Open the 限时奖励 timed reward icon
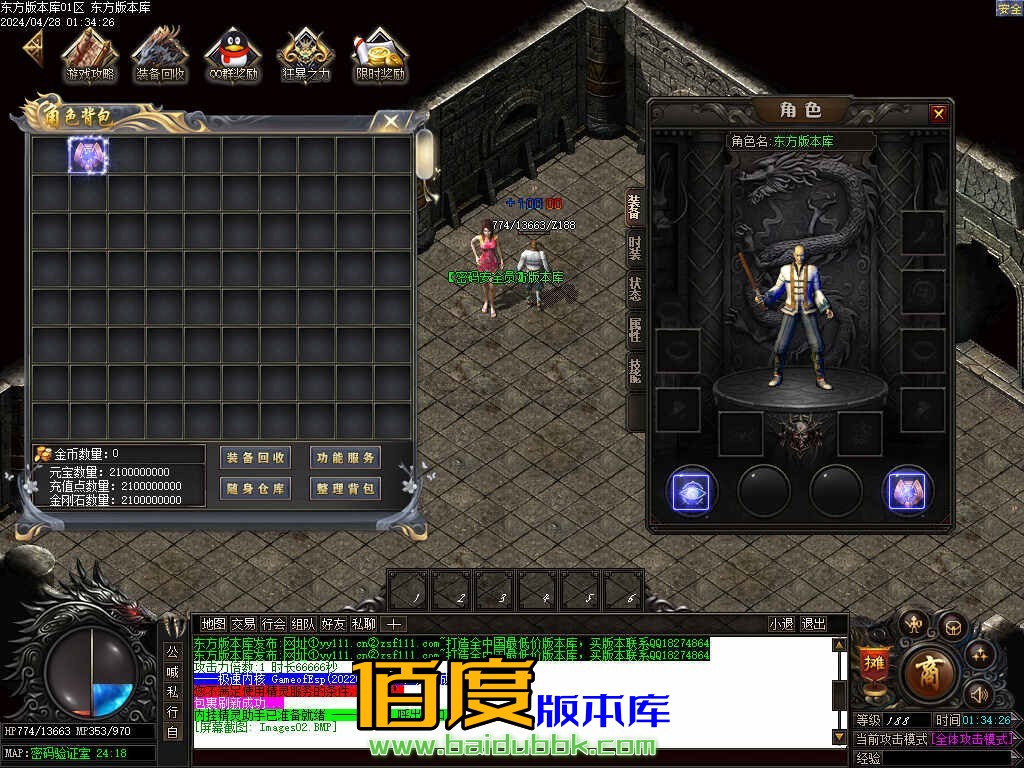Viewport: 1024px width, 768px height. pyautogui.click(x=380, y=55)
